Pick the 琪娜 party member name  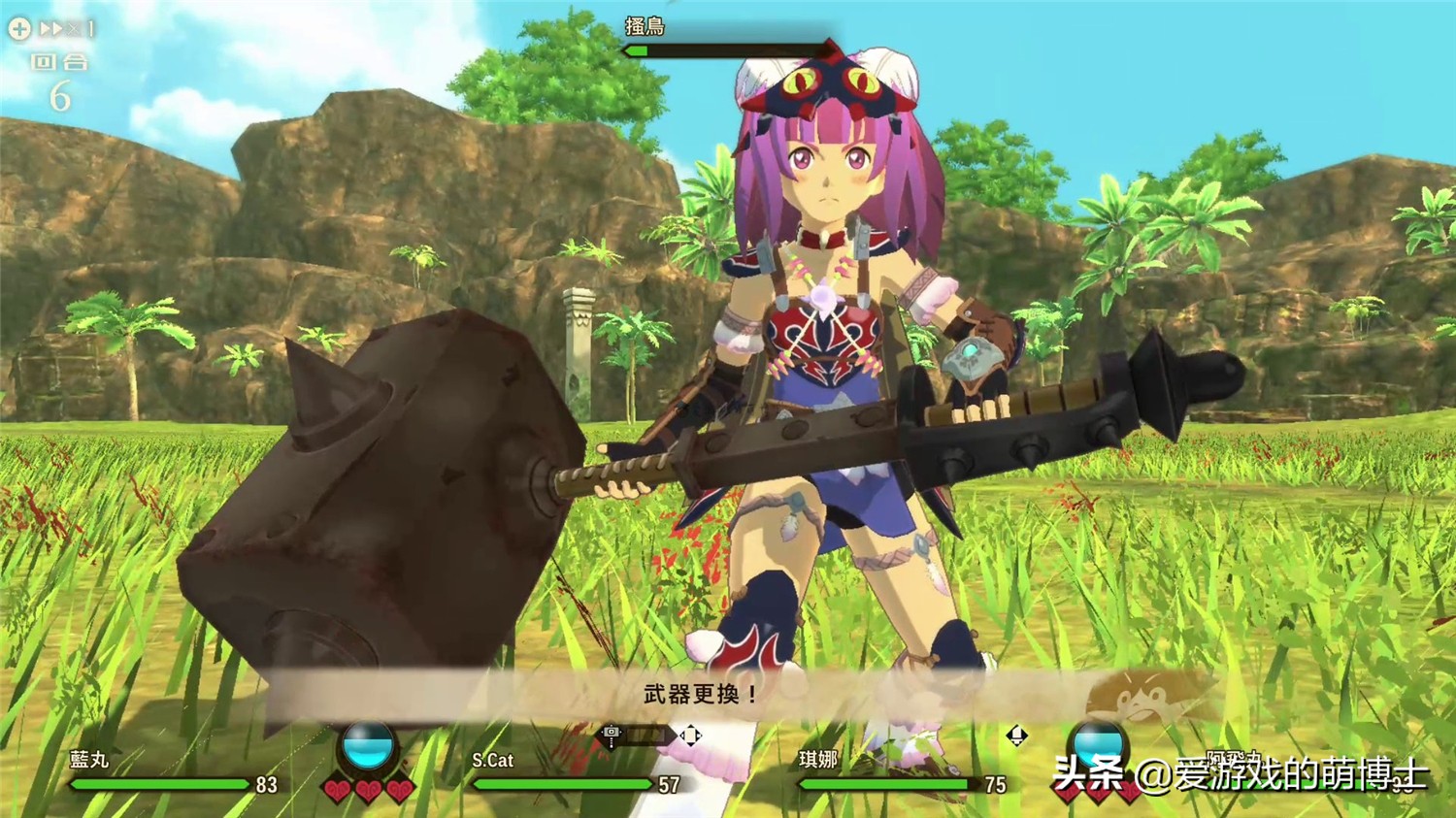tap(817, 760)
